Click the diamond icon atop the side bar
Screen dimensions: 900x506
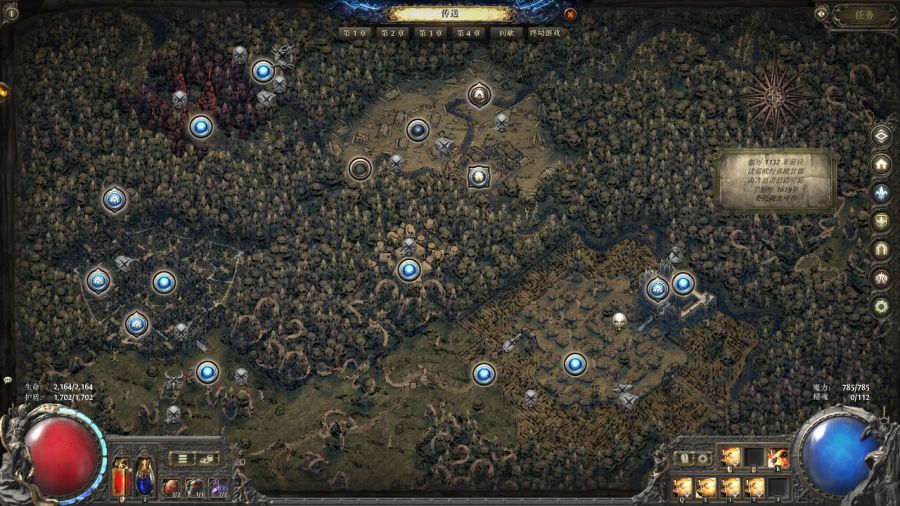click(881, 135)
